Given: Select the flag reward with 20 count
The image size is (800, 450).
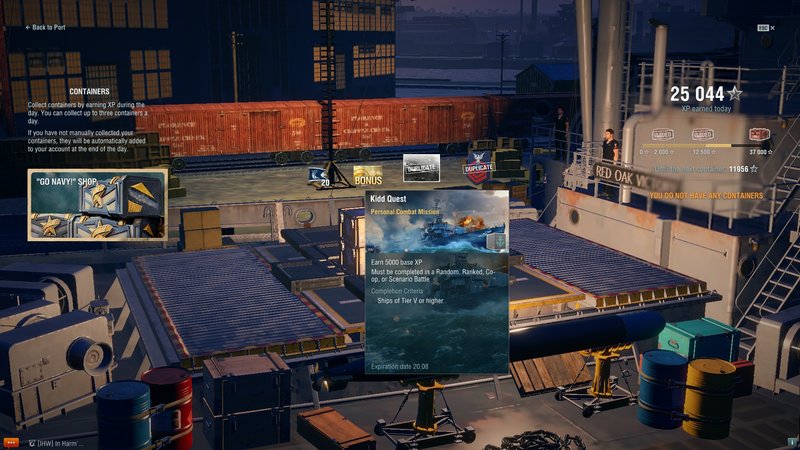Looking at the screenshot, I should coord(320,176).
